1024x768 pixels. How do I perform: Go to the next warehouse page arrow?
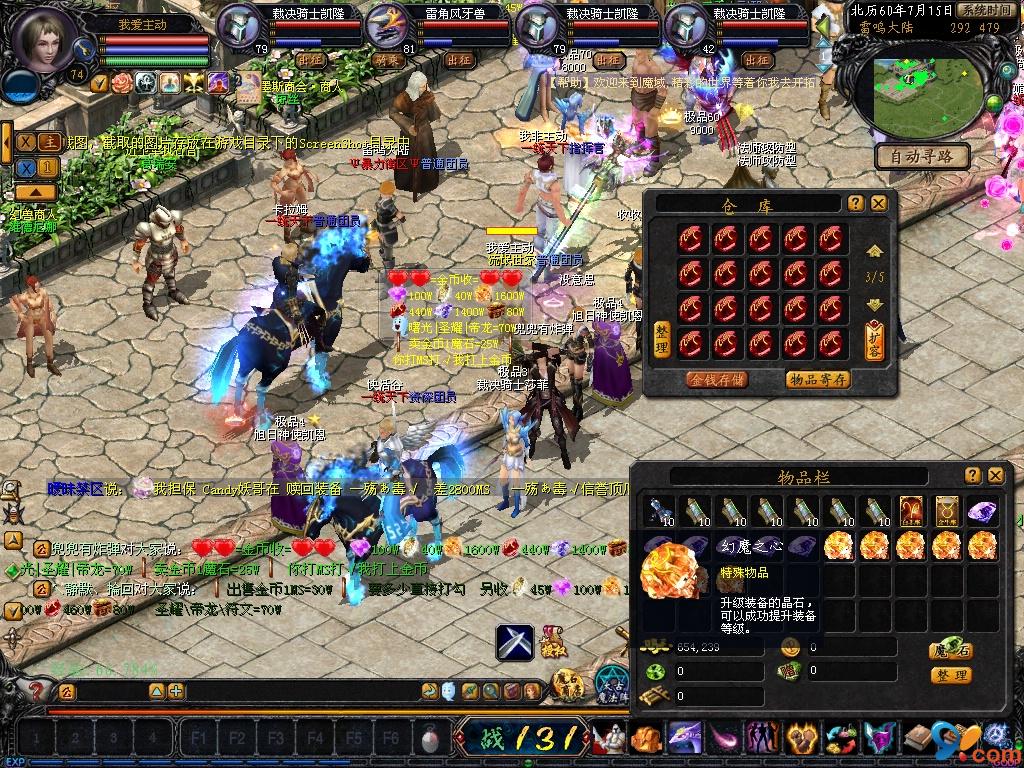pyautogui.click(x=874, y=304)
